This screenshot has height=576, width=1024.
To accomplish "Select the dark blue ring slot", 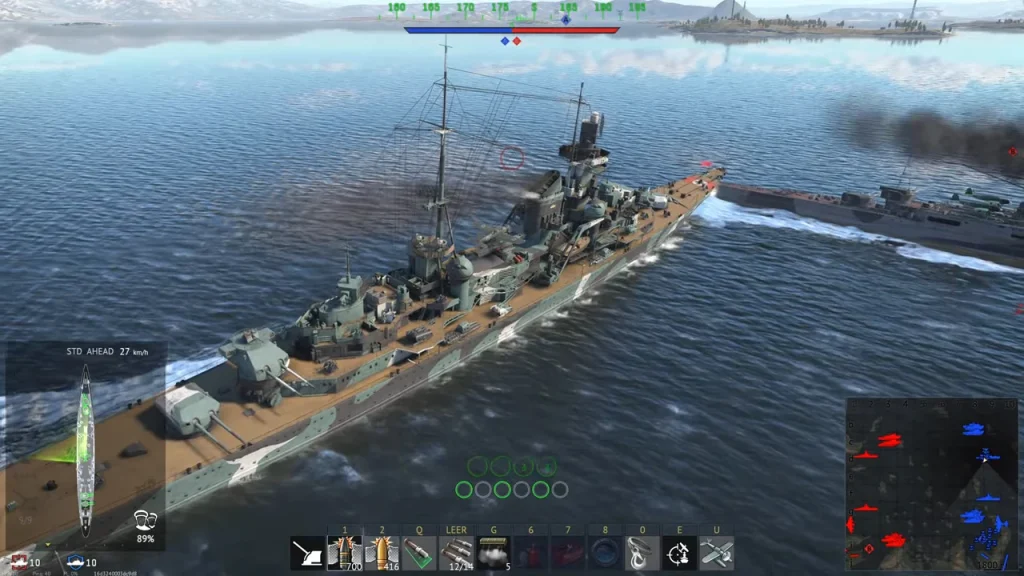I will [604, 553].
